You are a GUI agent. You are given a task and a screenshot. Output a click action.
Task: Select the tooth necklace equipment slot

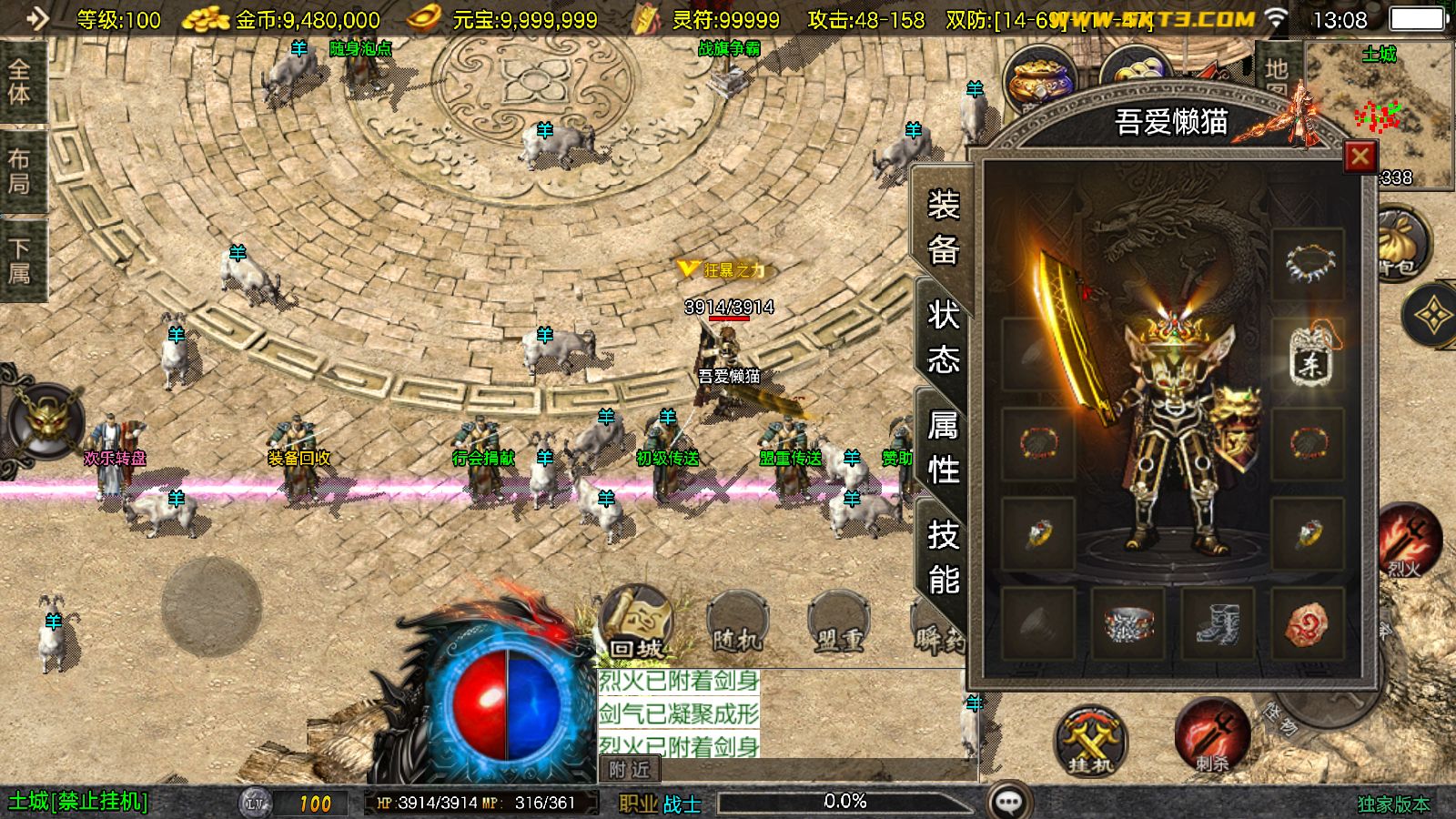1308,264
